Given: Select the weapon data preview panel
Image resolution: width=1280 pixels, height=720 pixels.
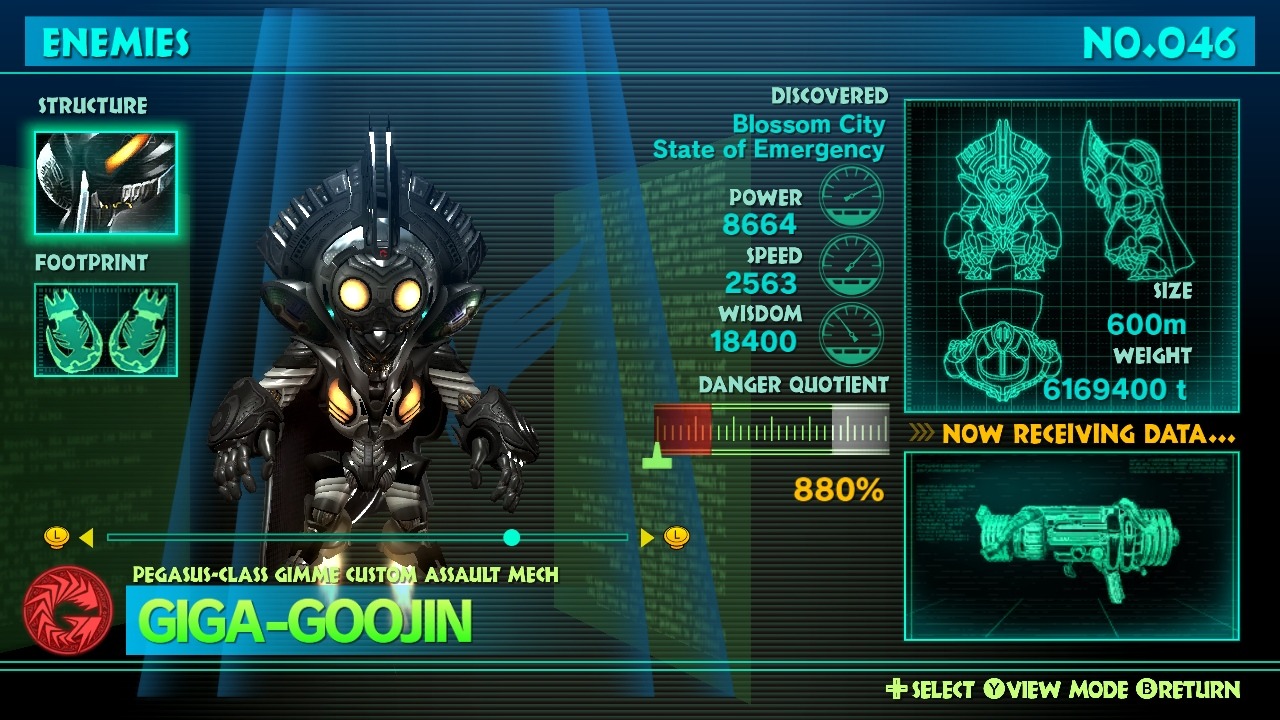Looking at the screenshot, I should 1071,546.
